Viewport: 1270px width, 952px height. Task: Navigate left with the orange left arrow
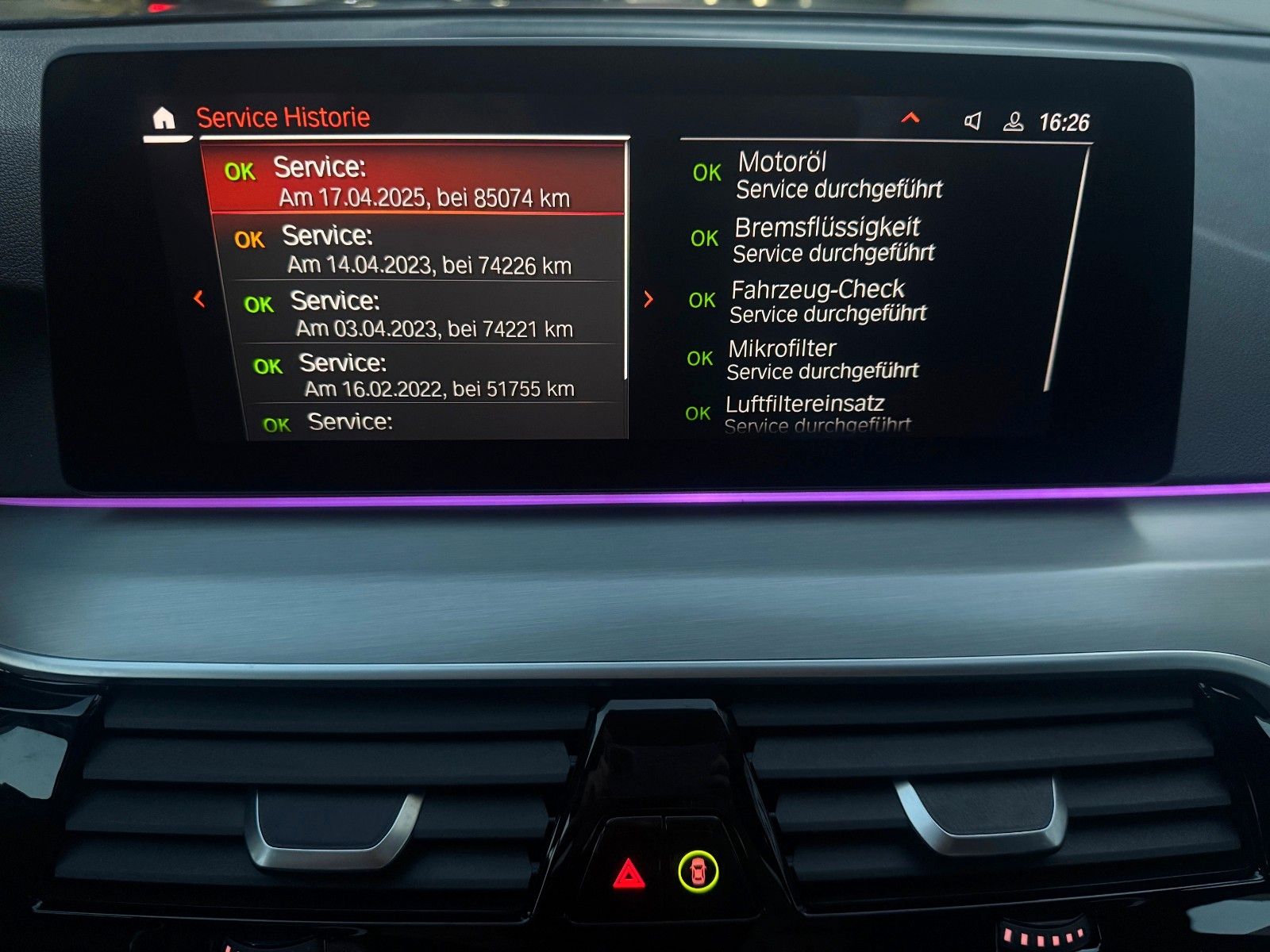198,299
